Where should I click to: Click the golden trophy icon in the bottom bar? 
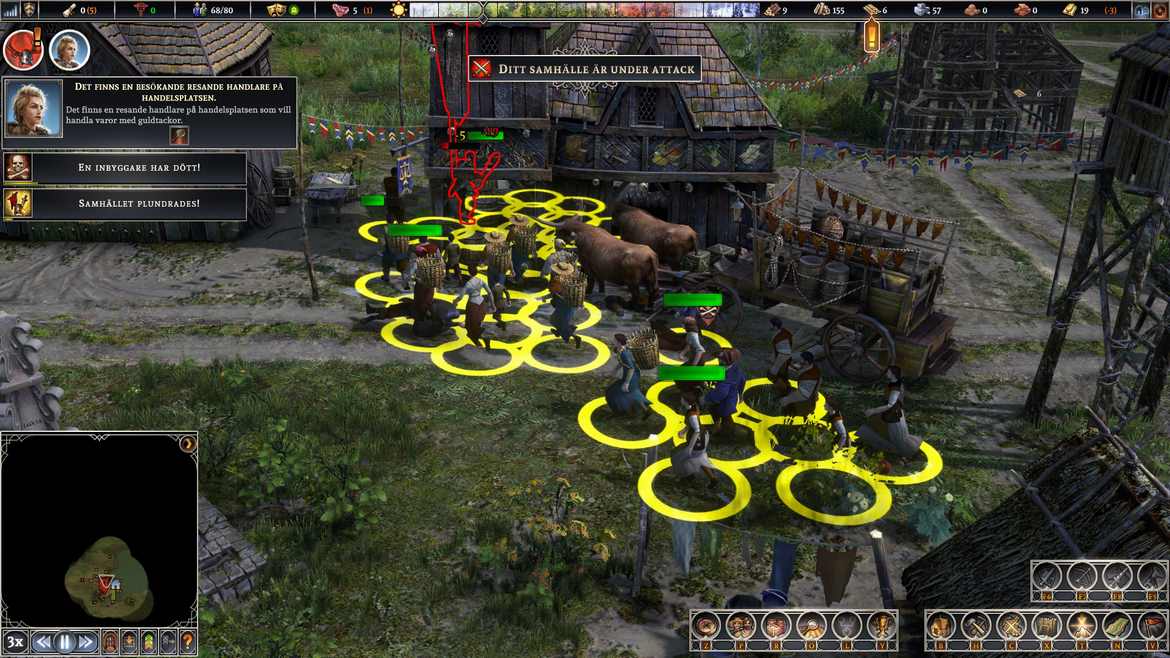[x=880, y=626]
